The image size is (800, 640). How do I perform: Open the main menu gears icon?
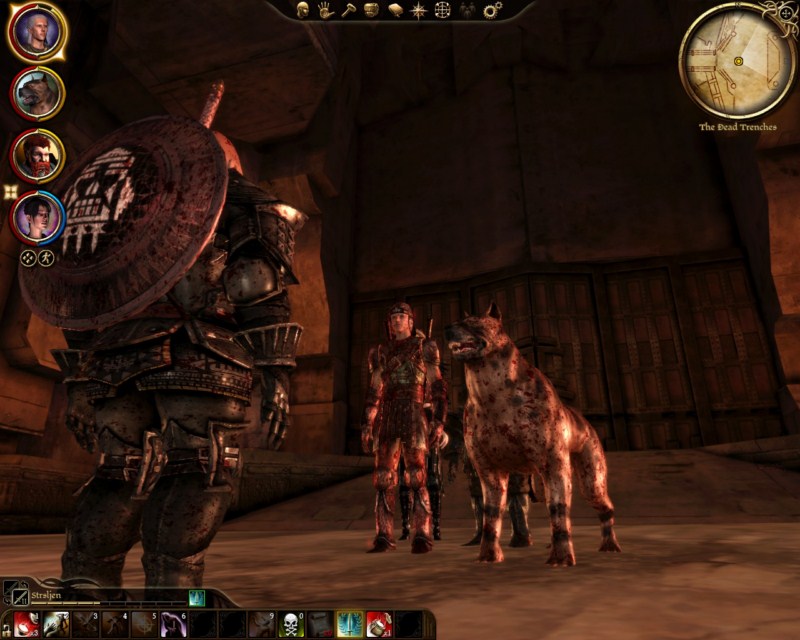[492, 10]
